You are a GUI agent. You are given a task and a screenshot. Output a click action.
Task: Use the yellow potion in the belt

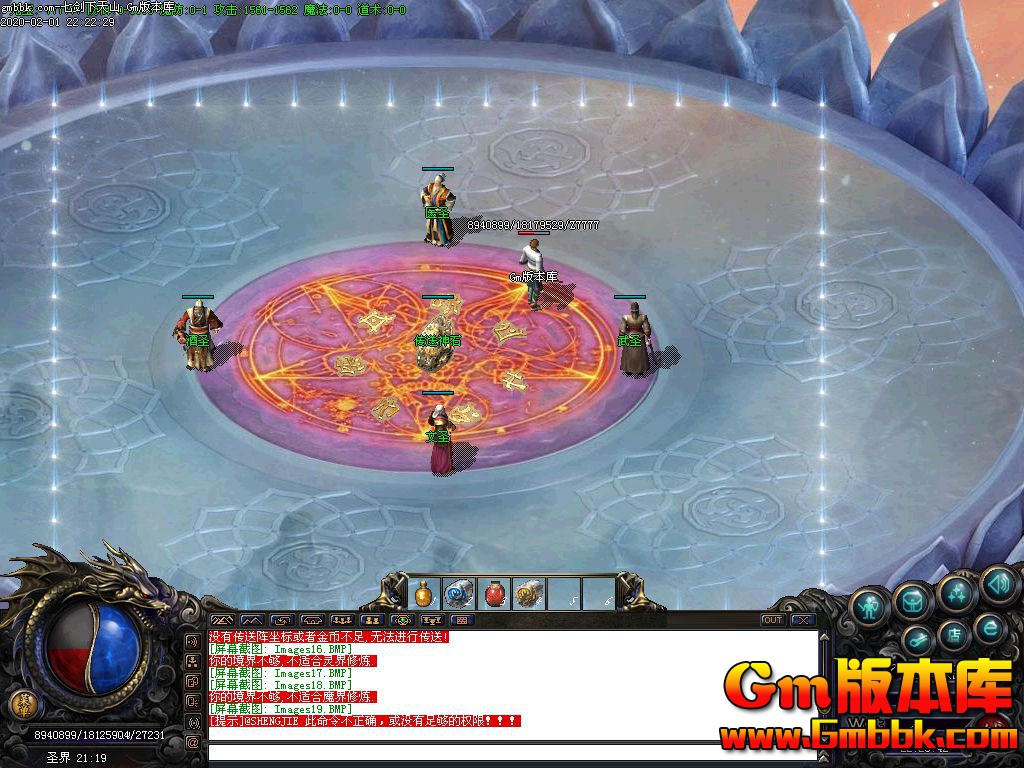[424, 594]
